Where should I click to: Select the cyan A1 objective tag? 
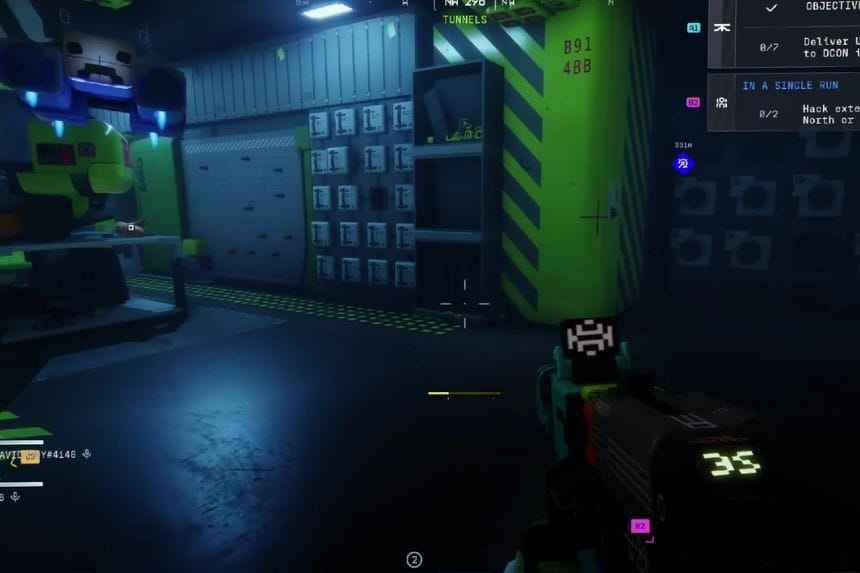pos(693,28)
